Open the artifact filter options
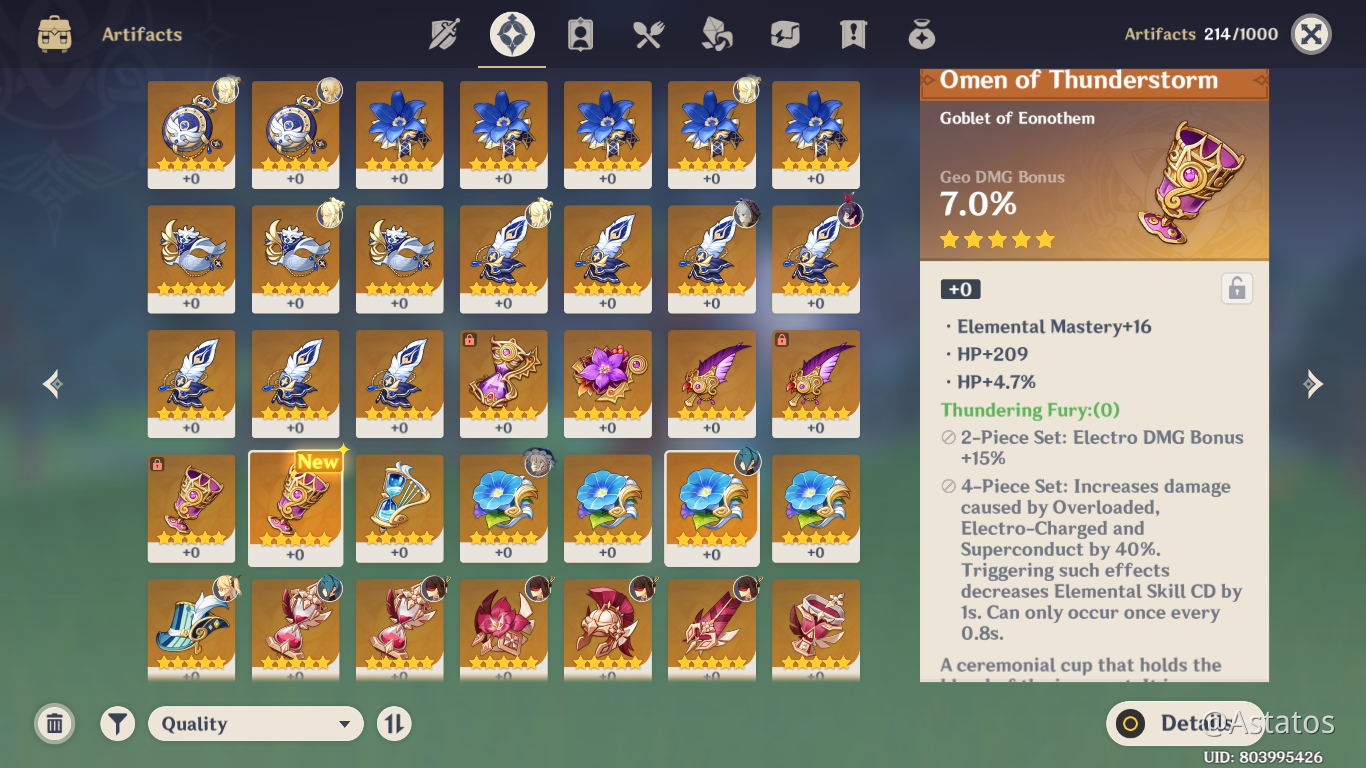Image resolution: width=1366 pixels, height=768 pixels. tap(117, 723)
